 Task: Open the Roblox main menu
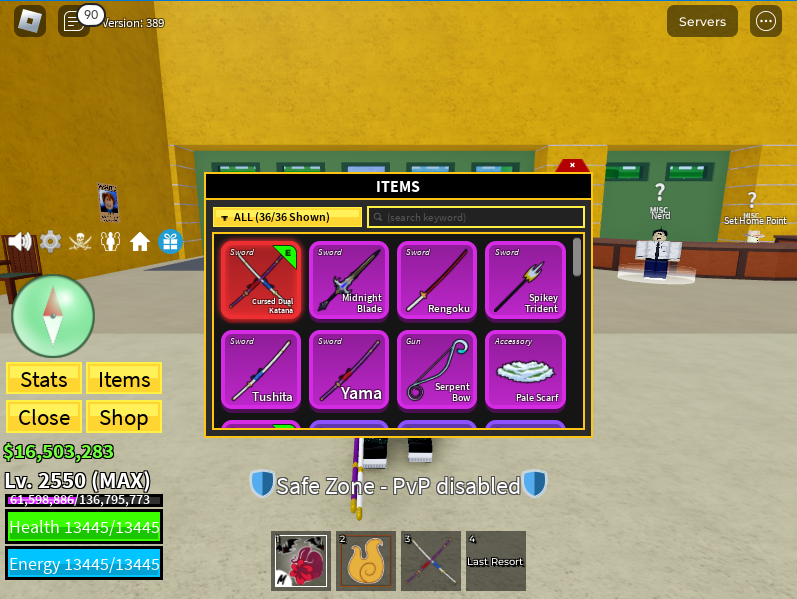tap(30, 21)
